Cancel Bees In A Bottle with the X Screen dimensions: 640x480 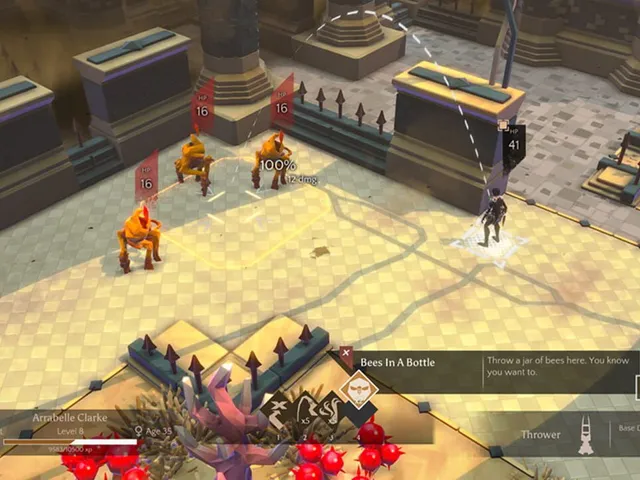point(345,354)
